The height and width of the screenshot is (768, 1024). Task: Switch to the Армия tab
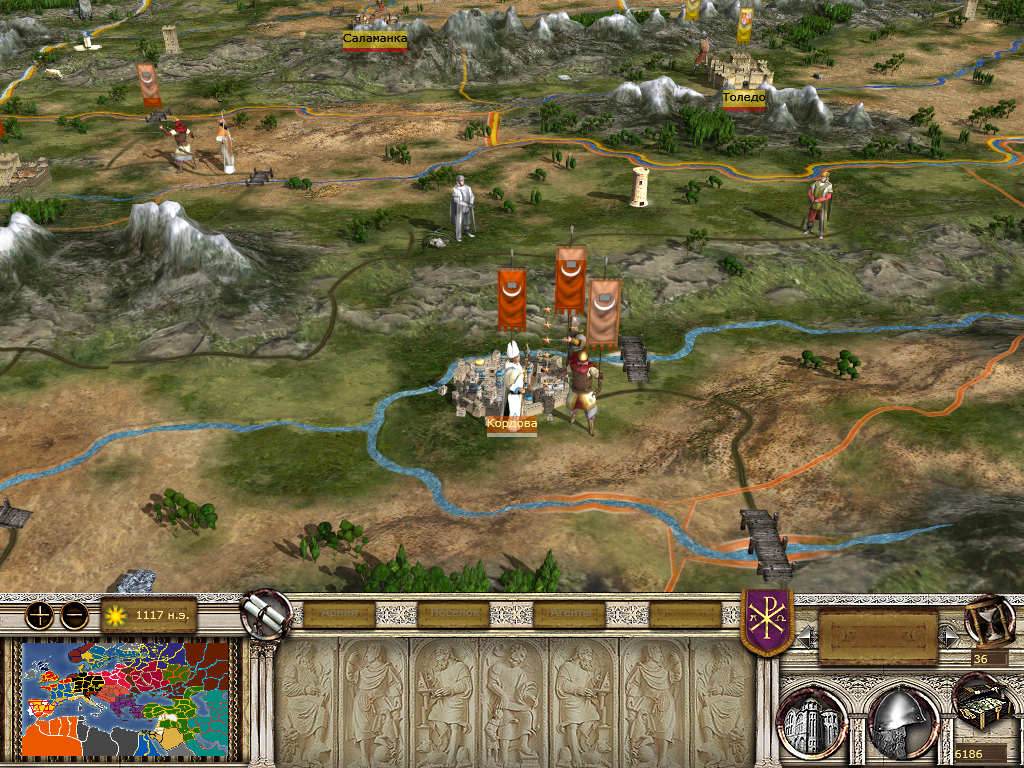coord(338,614)
